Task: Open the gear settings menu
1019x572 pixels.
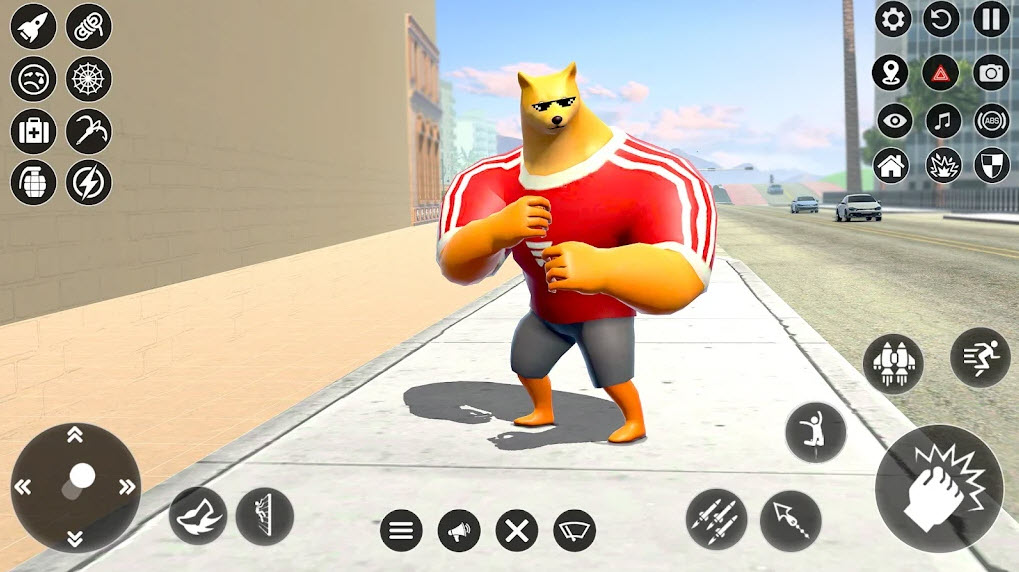Action: click(892, 18)
